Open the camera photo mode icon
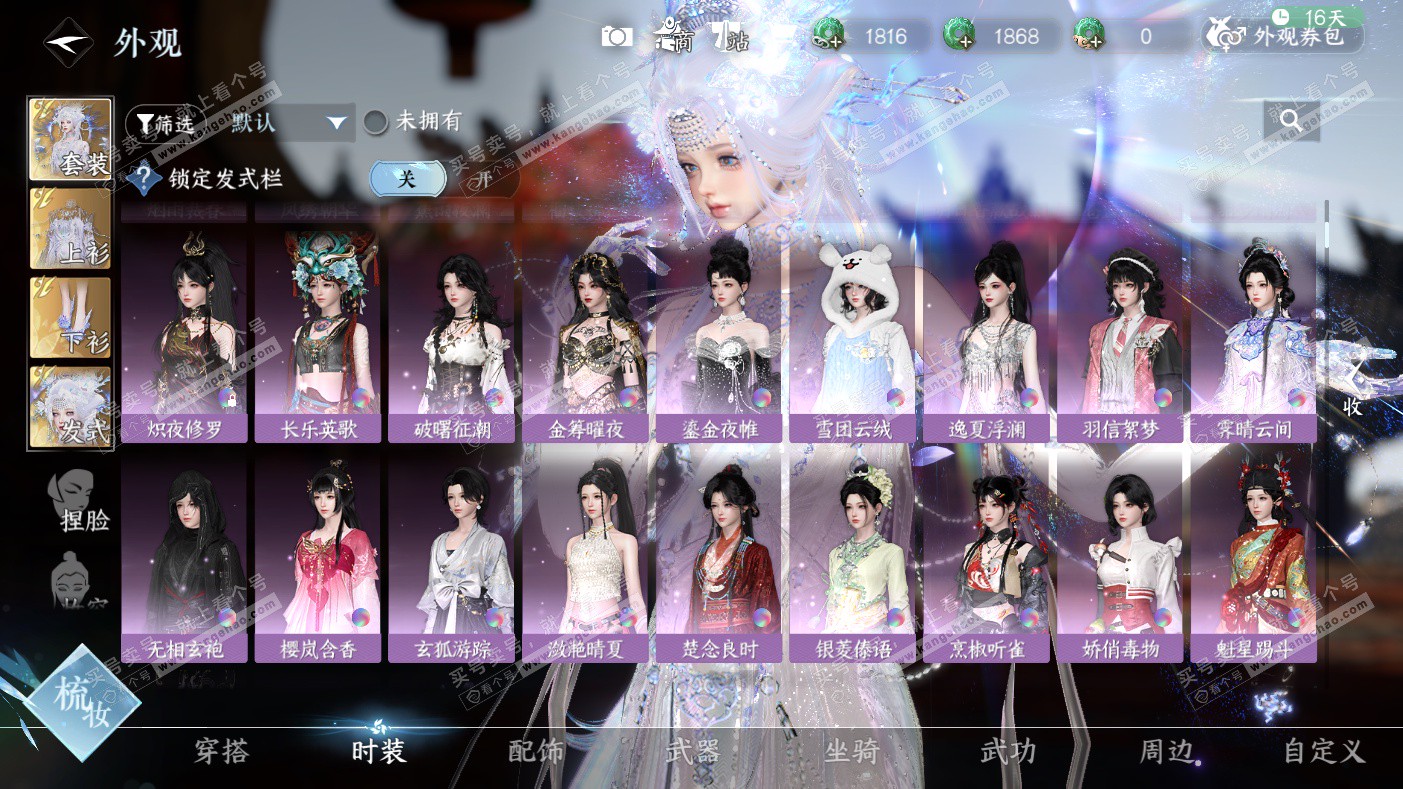 click(617, 37)
